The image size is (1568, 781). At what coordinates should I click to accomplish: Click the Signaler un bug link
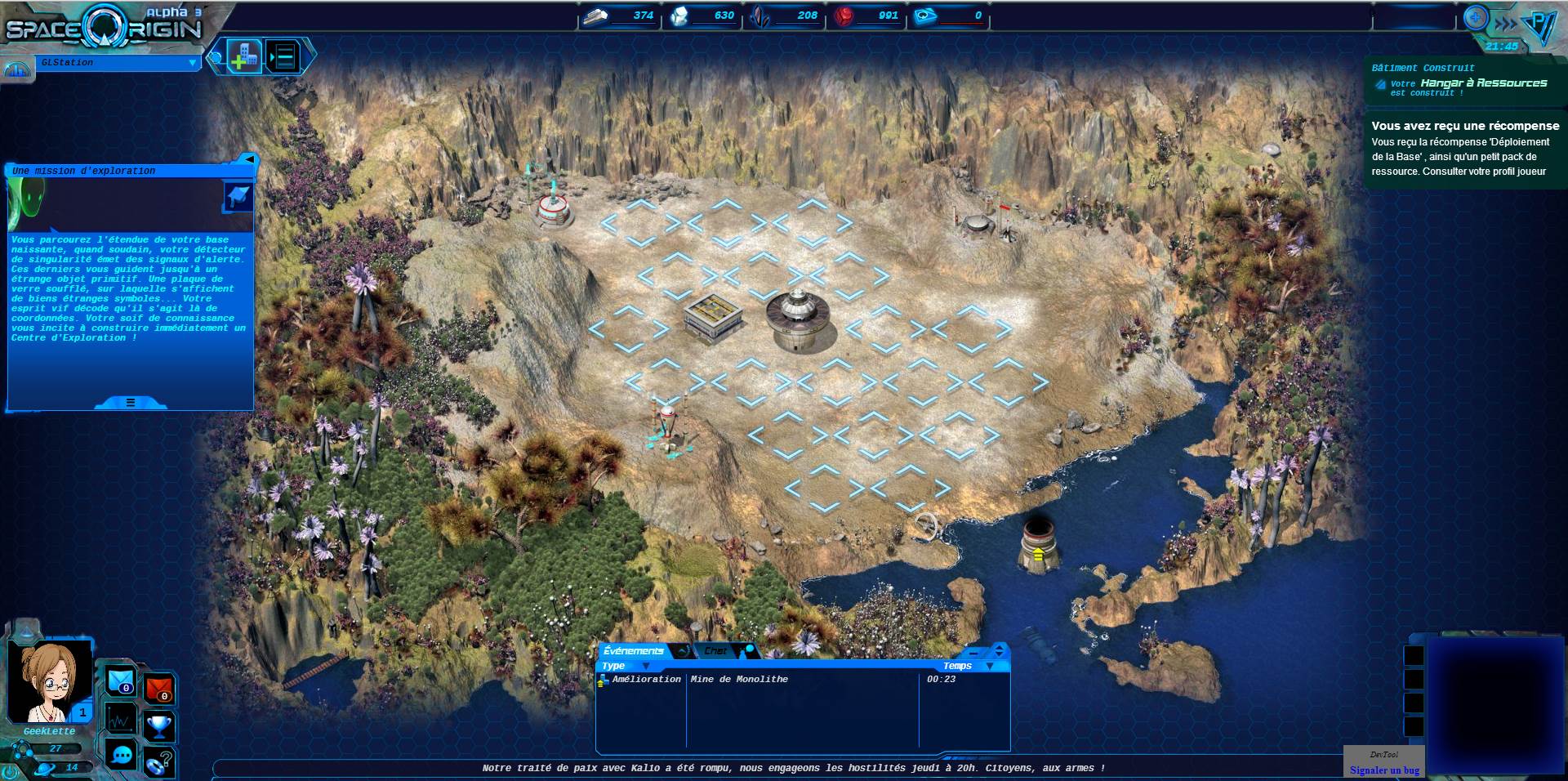click(1384, 770)
